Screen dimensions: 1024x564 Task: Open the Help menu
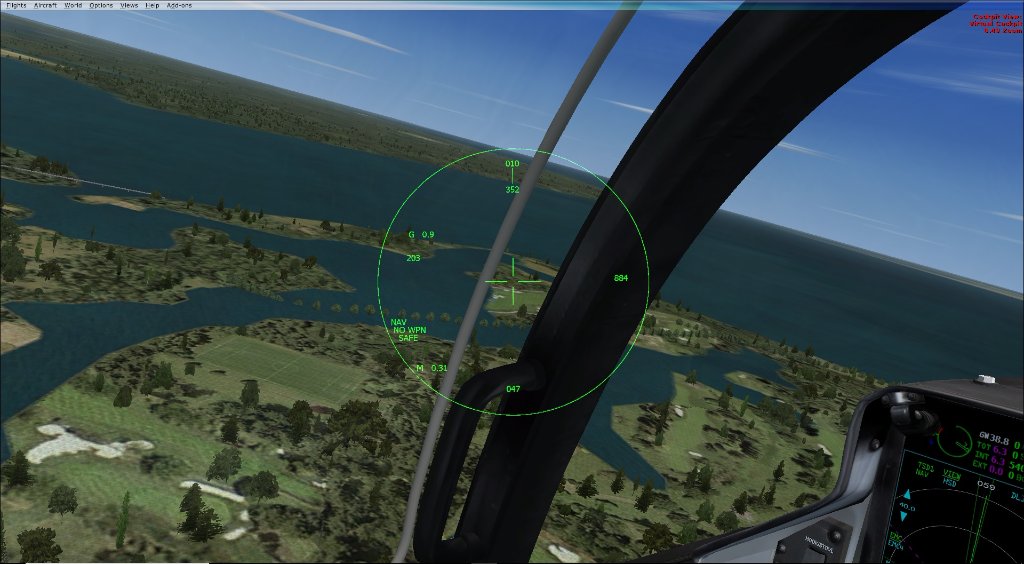point(152,5)
